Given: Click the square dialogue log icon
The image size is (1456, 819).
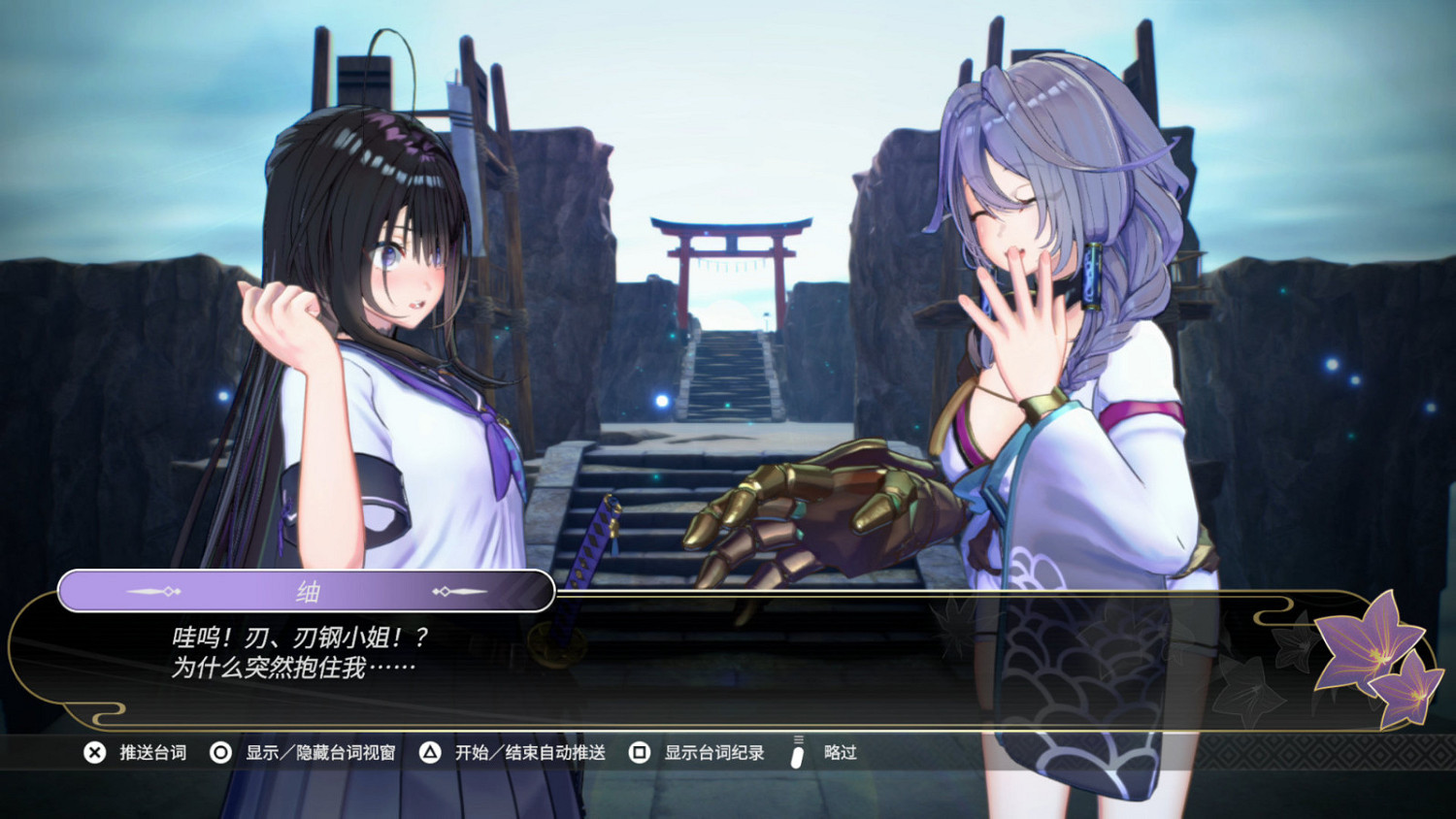Looking at the screenshot, I should click(639, 752).
